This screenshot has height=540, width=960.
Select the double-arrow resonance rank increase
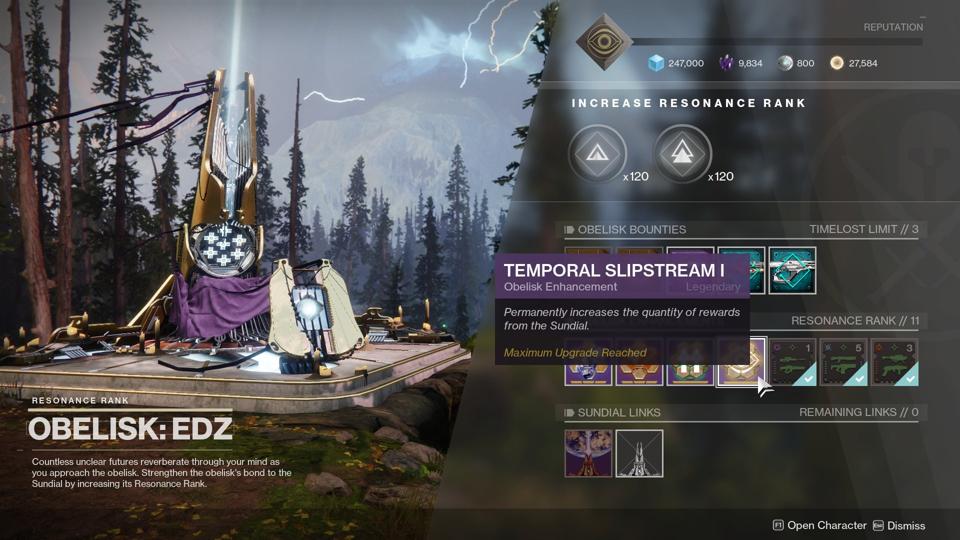681,155
